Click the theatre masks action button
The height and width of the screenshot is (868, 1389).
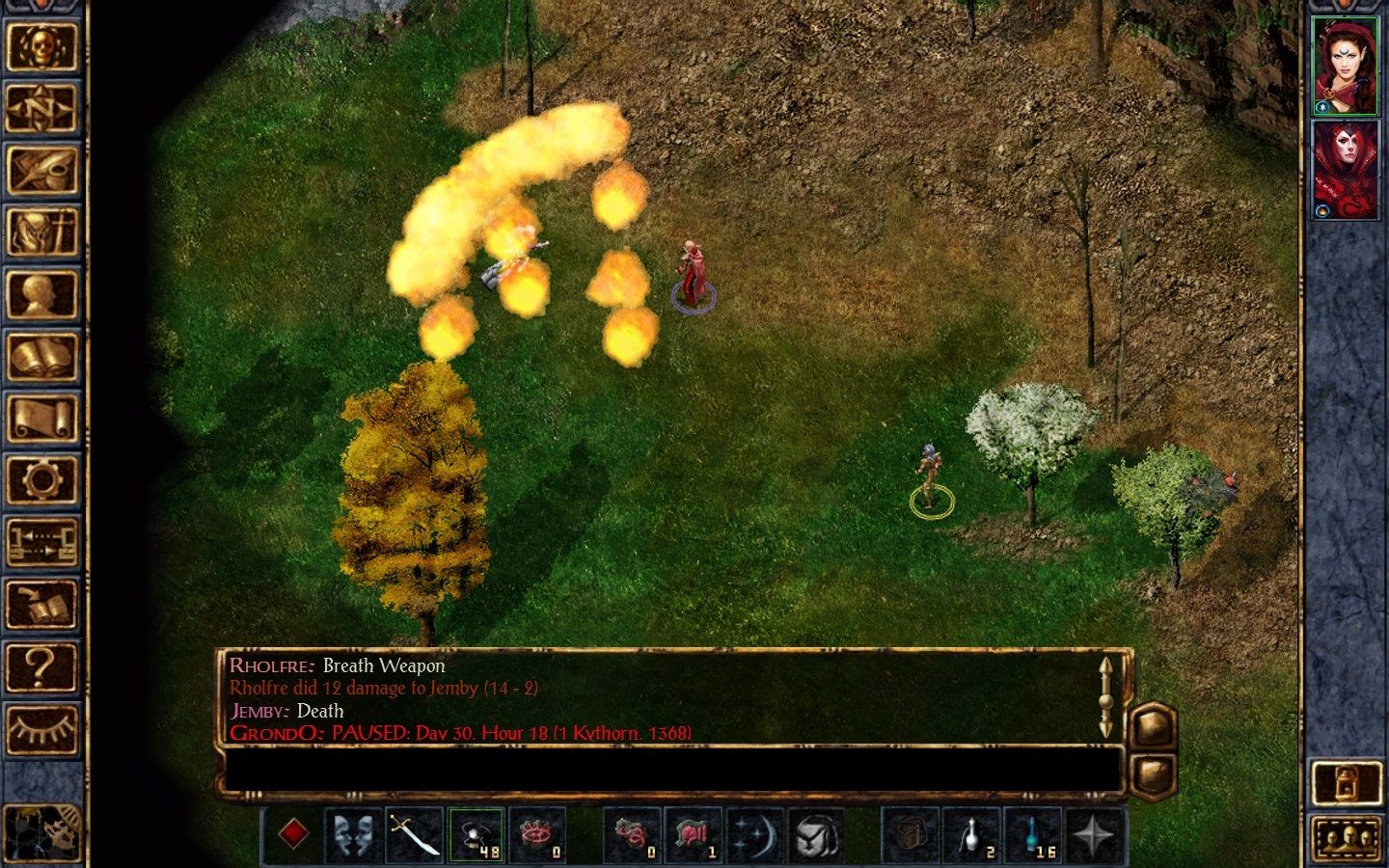(x=353, y=835)
